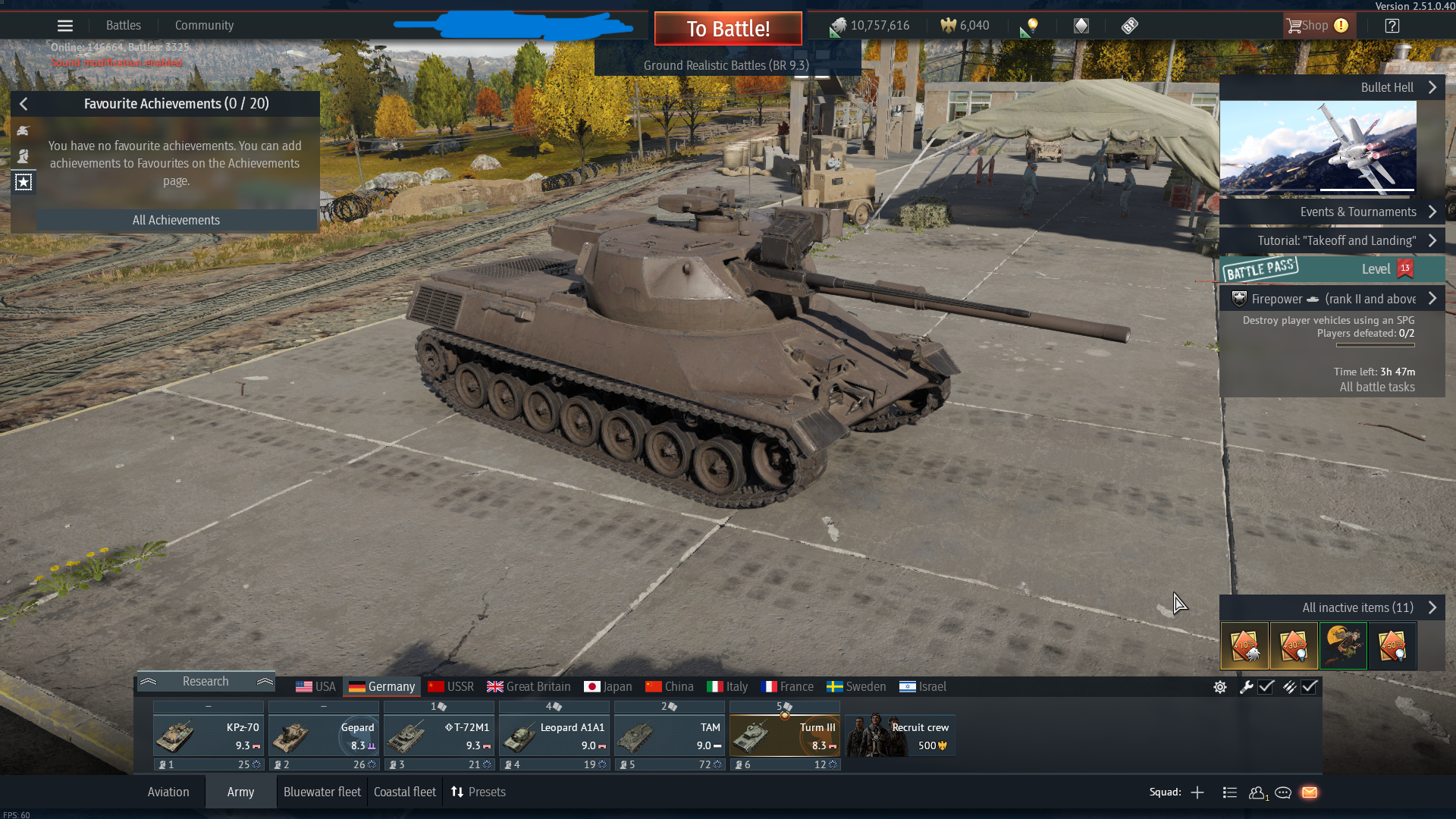The image size is (1456, 819).
Task: Select the KPz-70 vehicle slot
Action: [x=209, y=736]
